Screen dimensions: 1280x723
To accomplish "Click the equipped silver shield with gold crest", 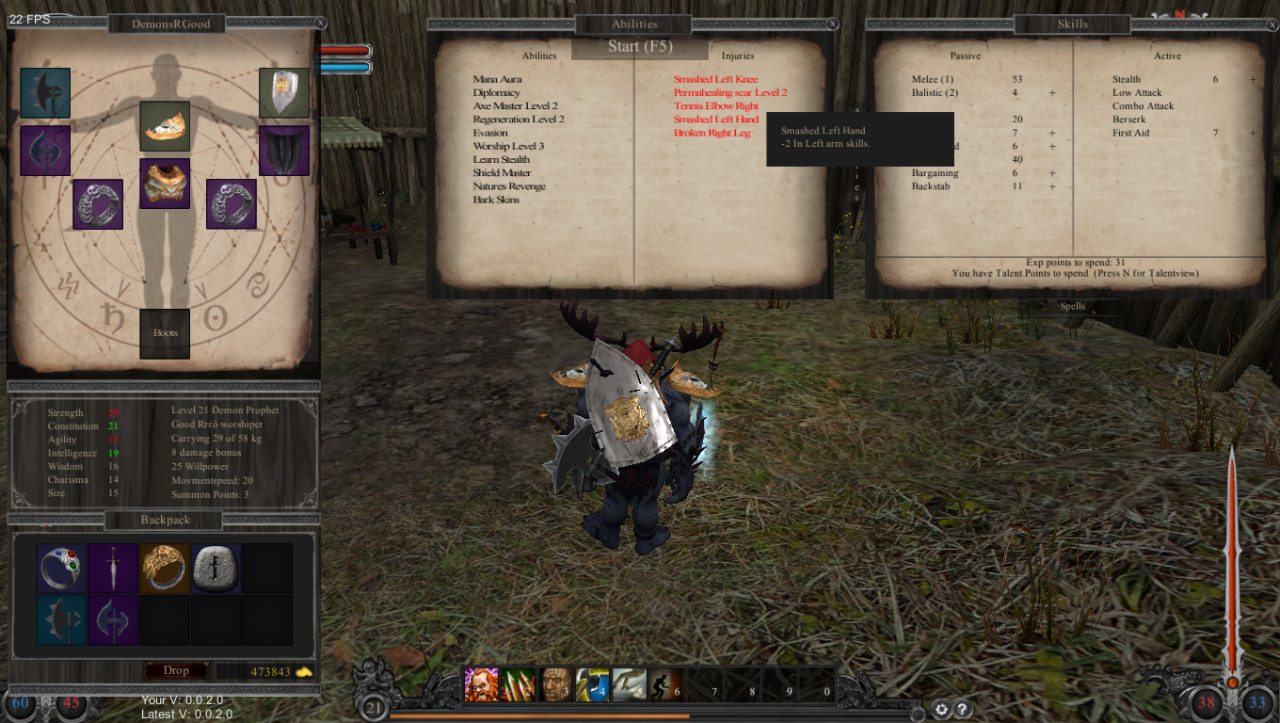I will 284,93.
